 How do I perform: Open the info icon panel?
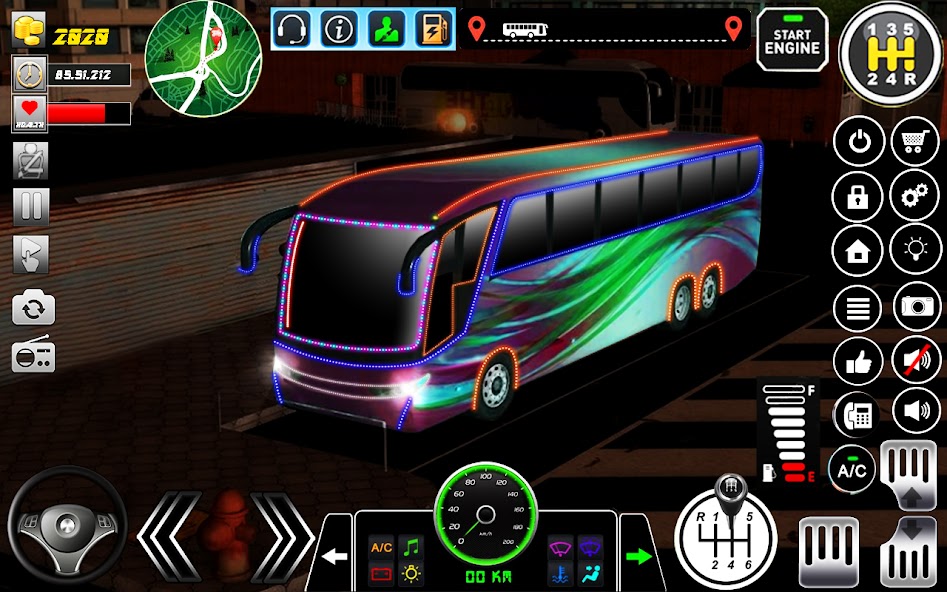[340, 29]
